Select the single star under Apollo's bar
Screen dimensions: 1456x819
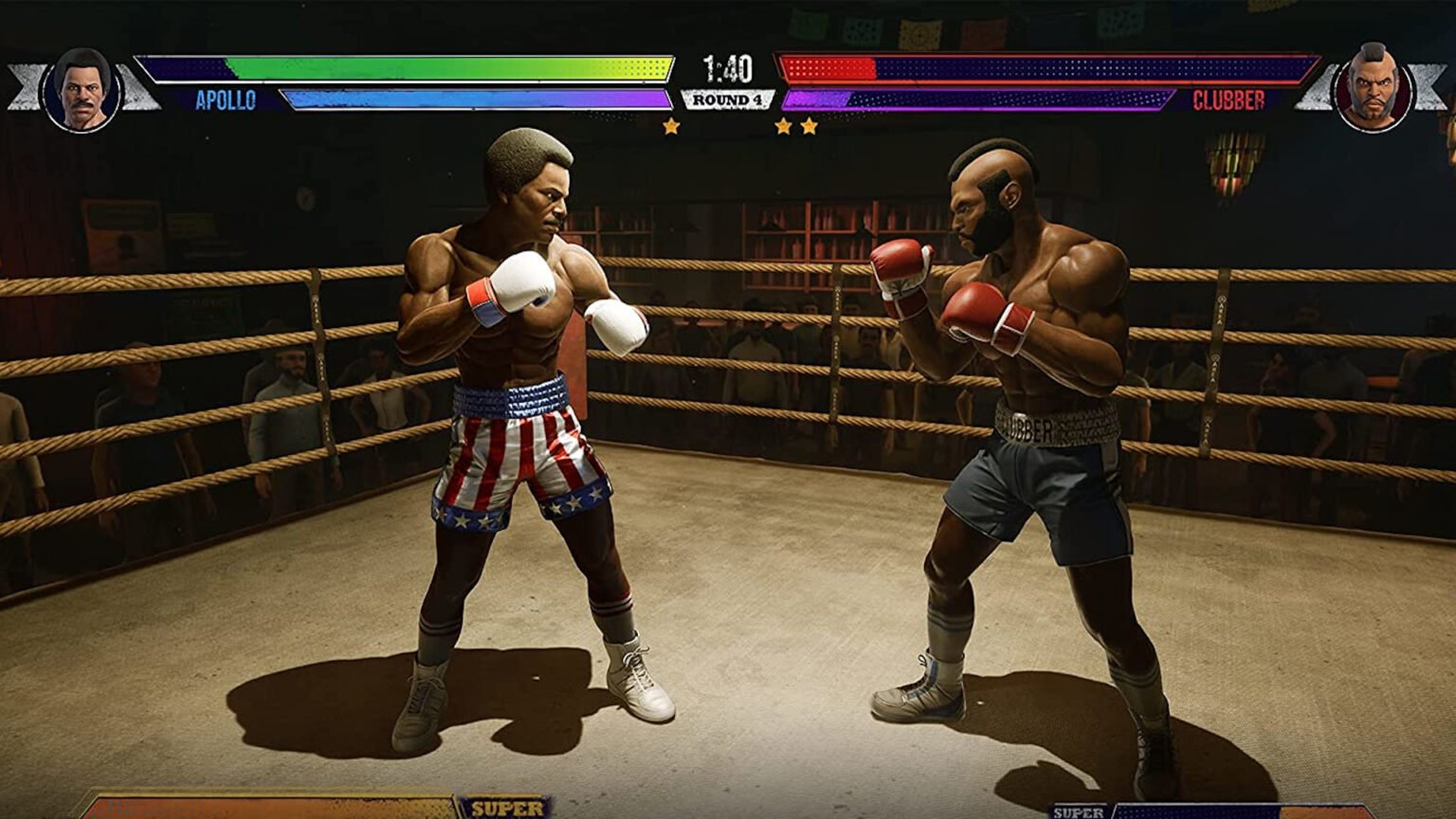pos(672,124)
